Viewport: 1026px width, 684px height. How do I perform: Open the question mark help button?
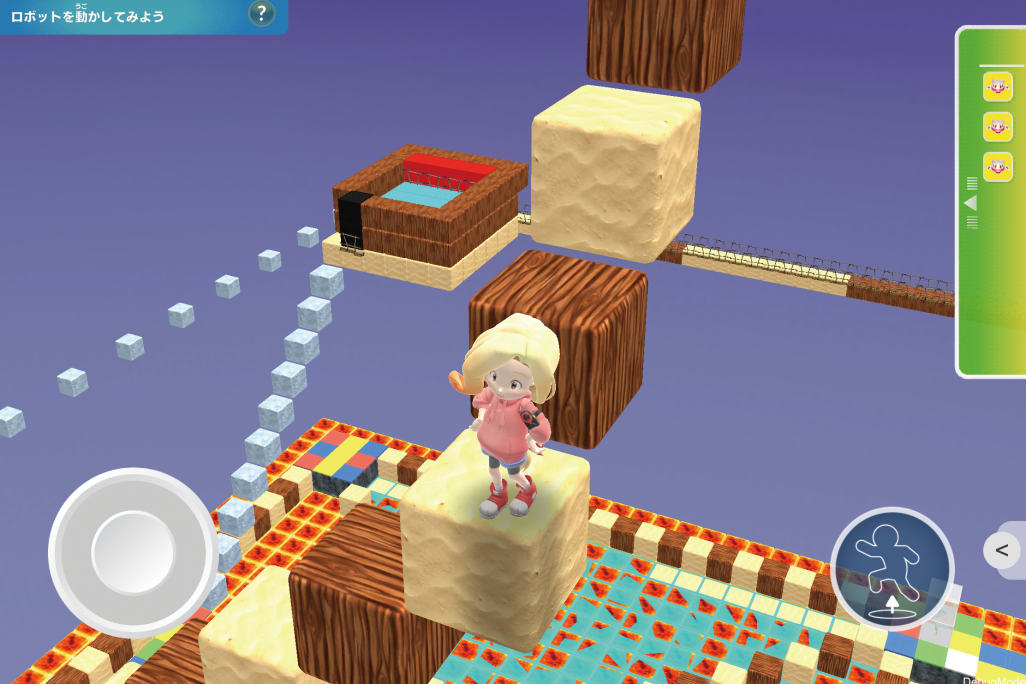pos(261,14)
